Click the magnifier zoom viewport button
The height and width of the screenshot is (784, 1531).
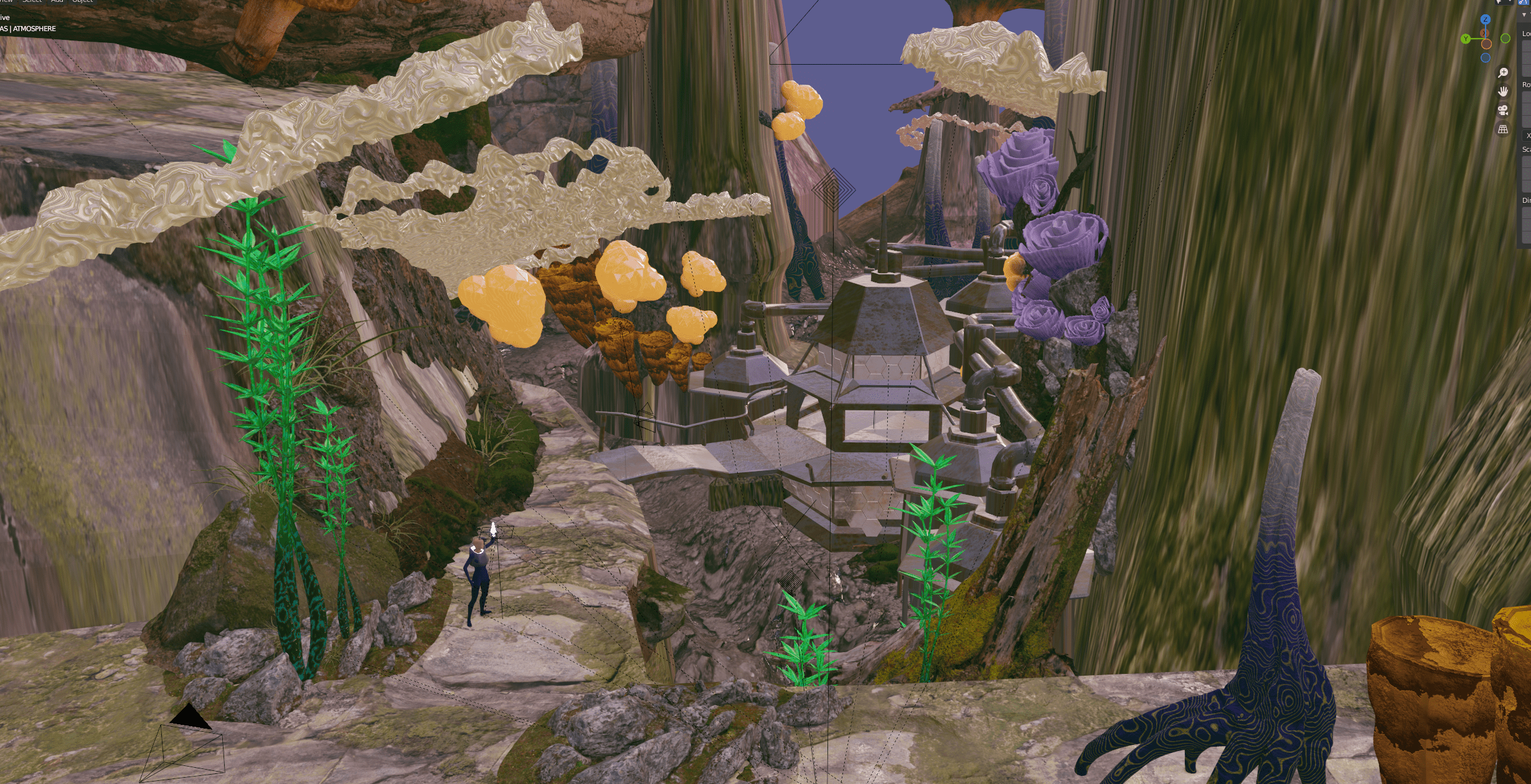pyautogui.click(x=1503, y=73)
